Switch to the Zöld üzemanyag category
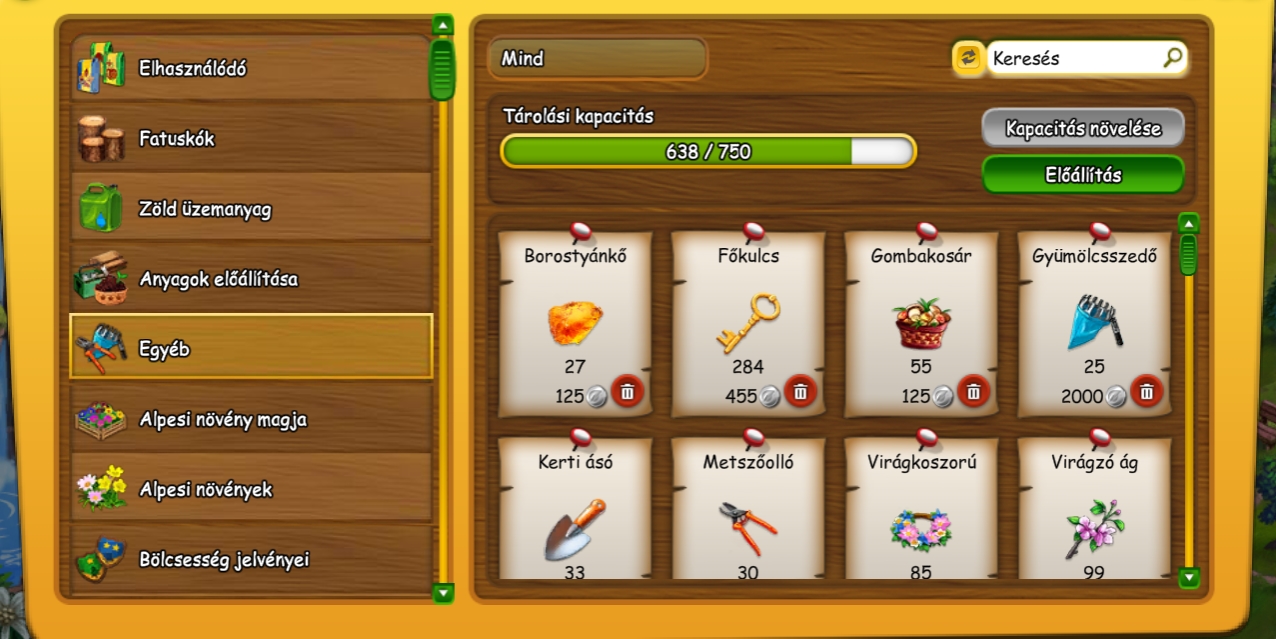Viewport: 1276px width, 639px height. point(250,209)
